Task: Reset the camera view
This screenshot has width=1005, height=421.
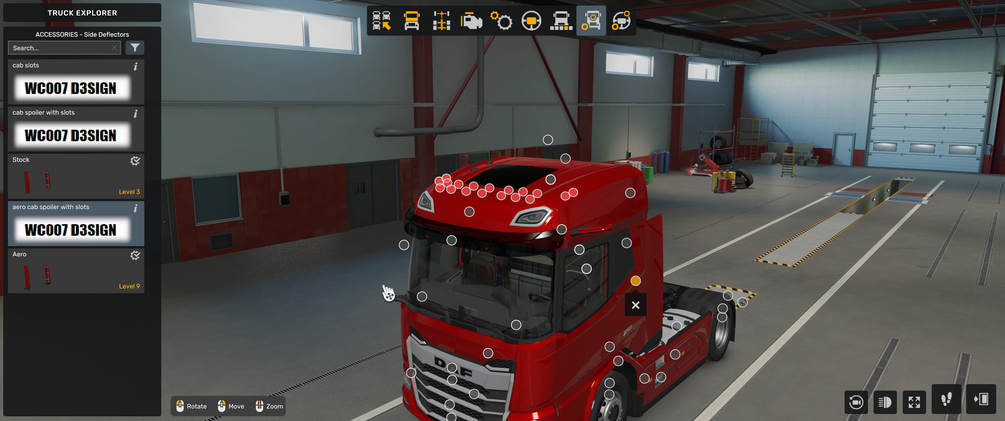Action: (x=855, y=402)
